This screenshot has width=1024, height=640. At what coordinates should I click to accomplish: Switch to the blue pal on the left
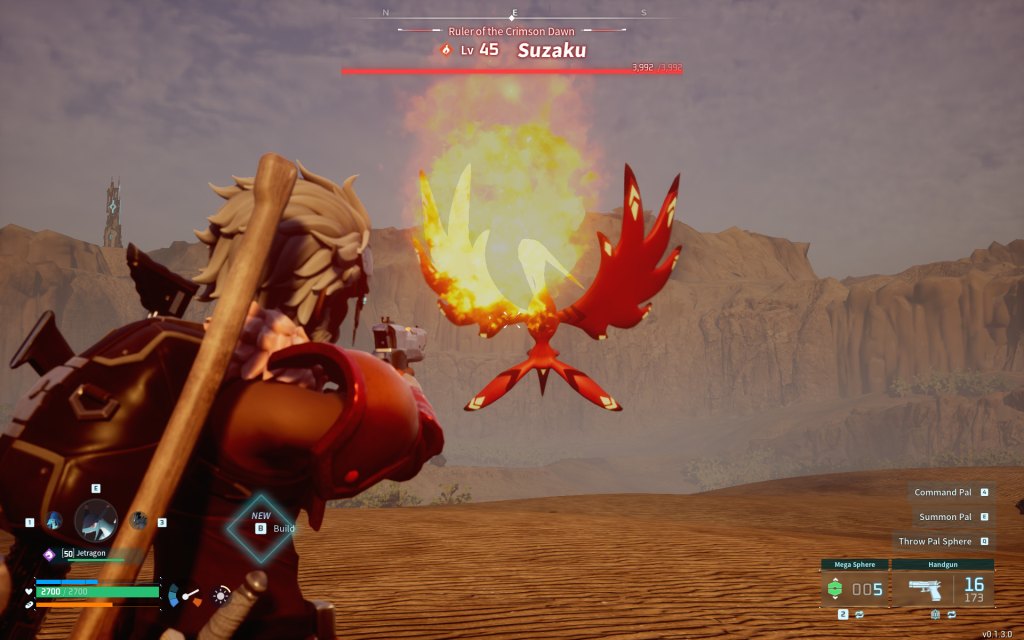54,520
